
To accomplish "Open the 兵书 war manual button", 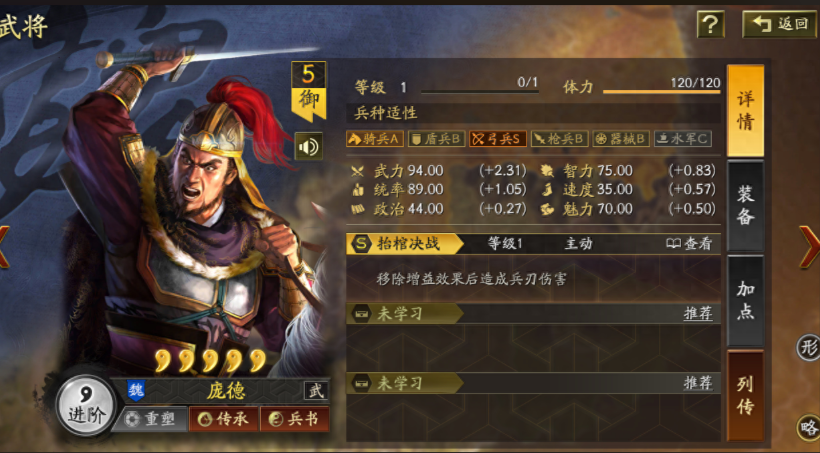I will pyautogui.click(x=295, y=419).
